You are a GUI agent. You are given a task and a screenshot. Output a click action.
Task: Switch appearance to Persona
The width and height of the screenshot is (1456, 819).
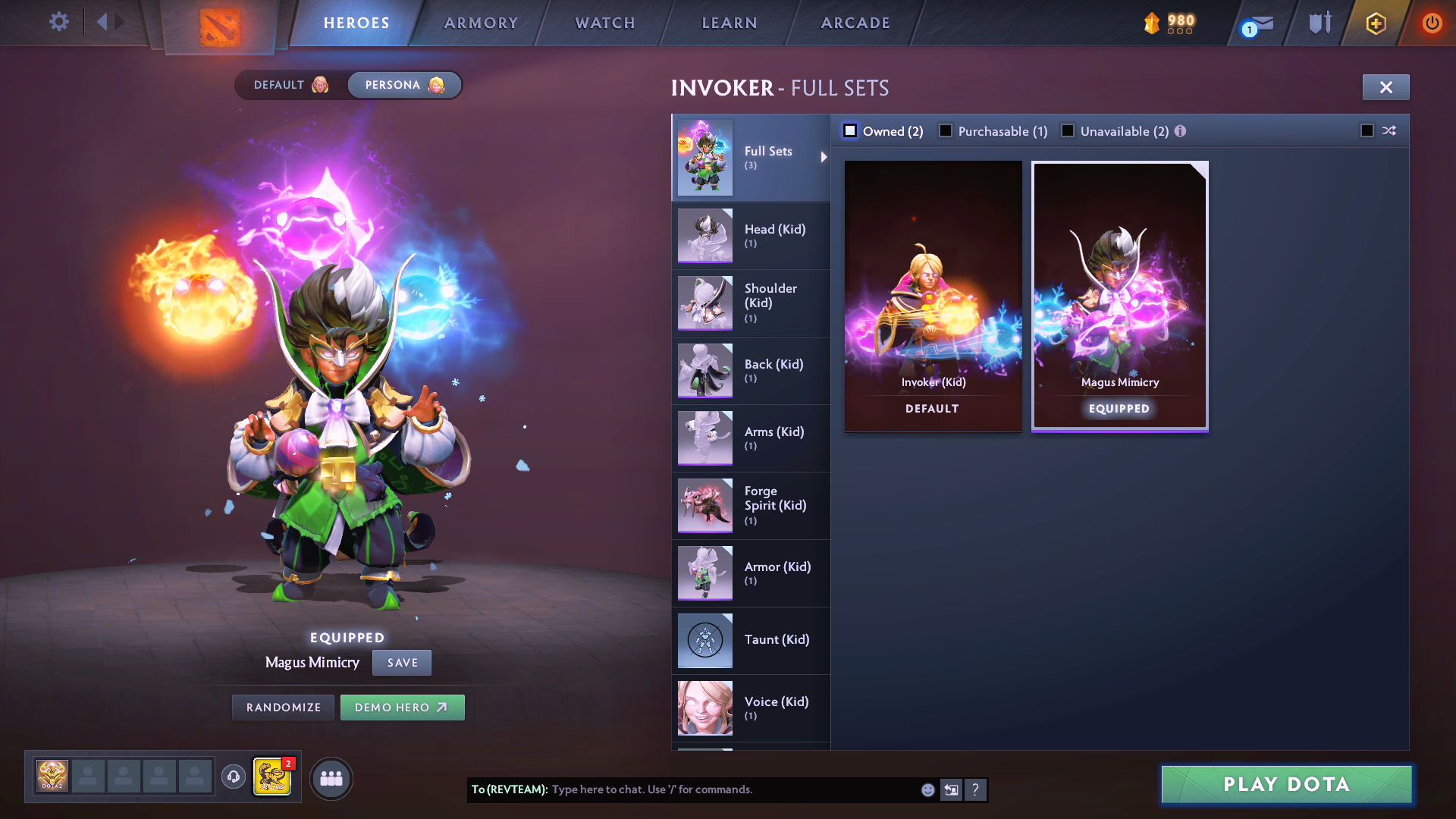pyautogui.click(x=403, y=85)
